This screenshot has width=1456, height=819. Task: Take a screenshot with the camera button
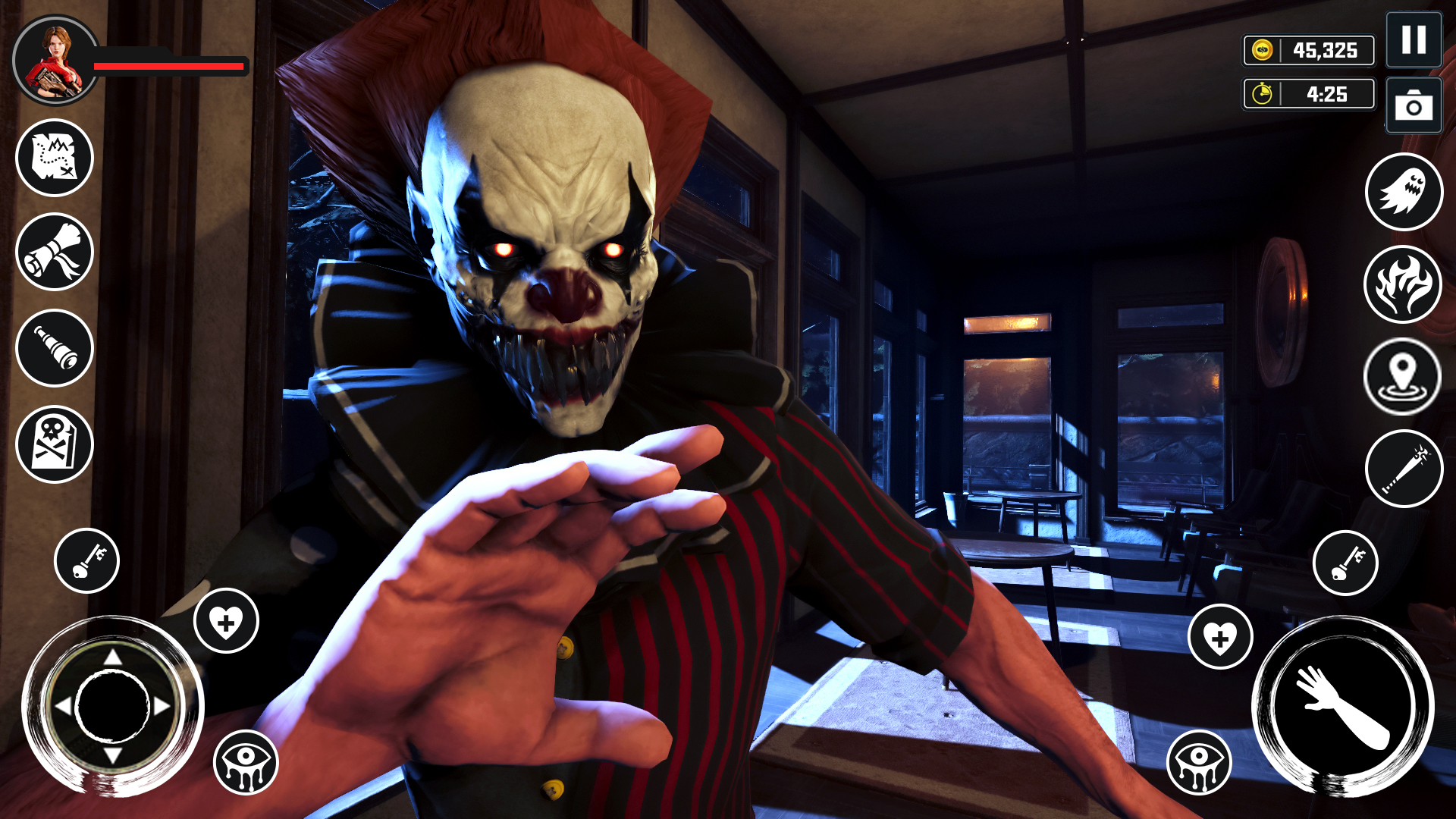(1412, 106)
